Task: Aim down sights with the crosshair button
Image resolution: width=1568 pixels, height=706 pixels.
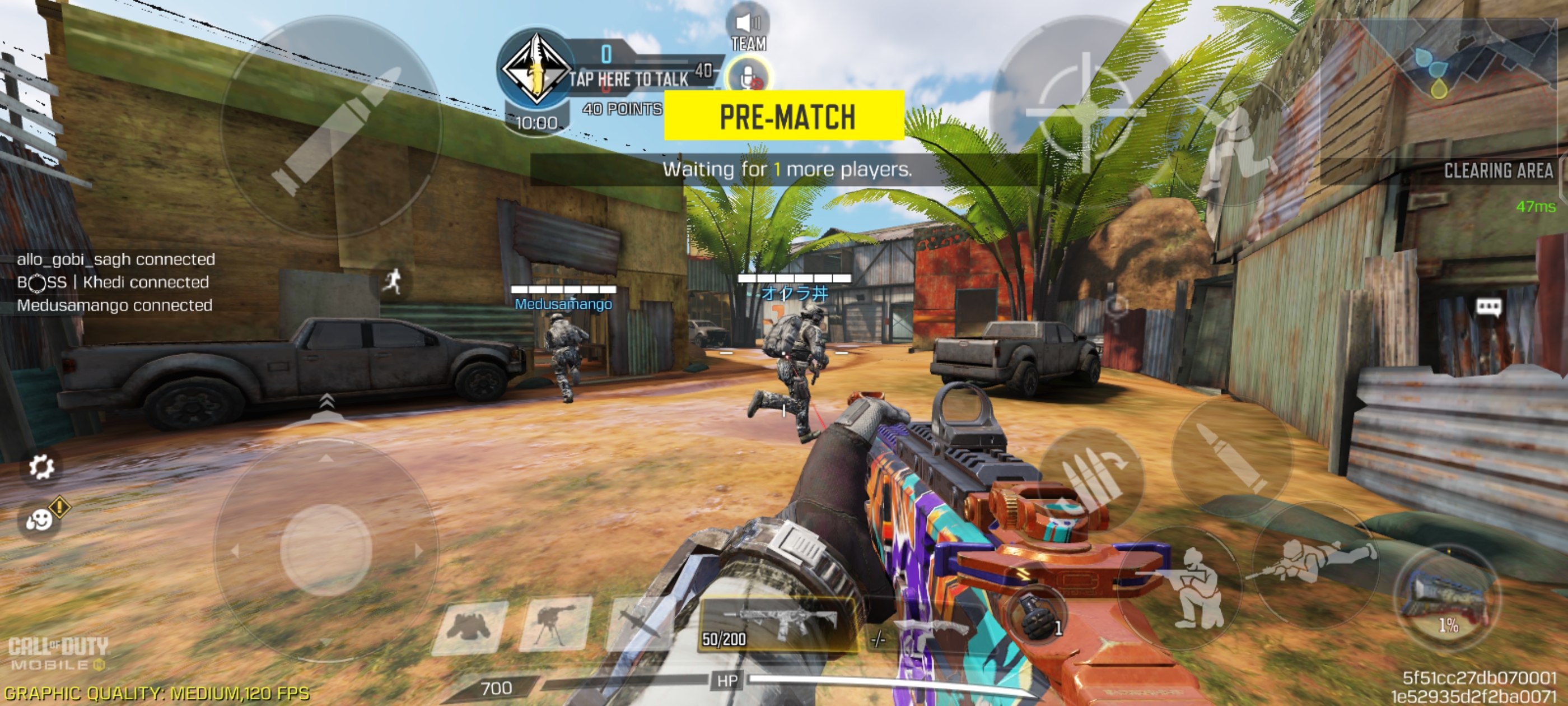Action: coord(1086,113)
